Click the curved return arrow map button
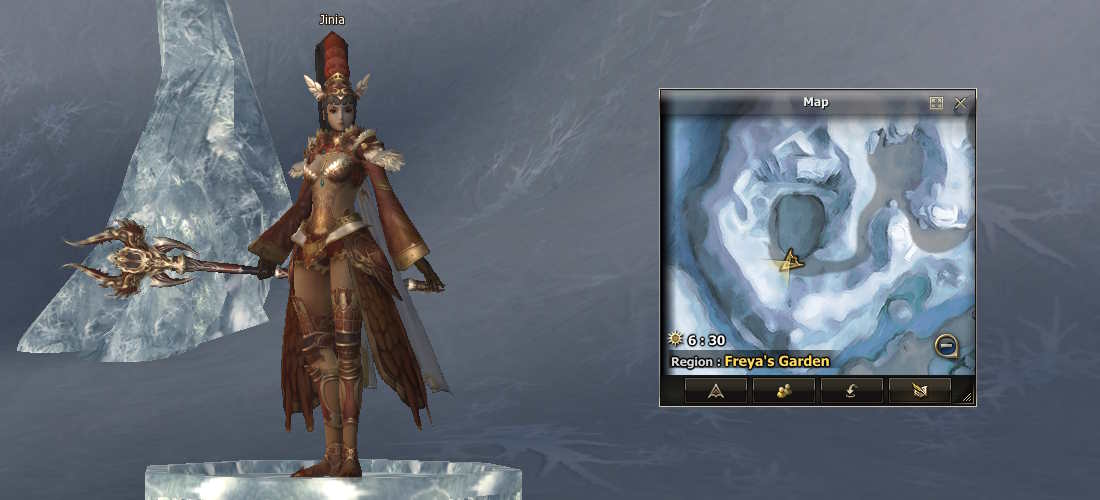The width and height of the screenshot is (1100, 500). coord(851,391)
